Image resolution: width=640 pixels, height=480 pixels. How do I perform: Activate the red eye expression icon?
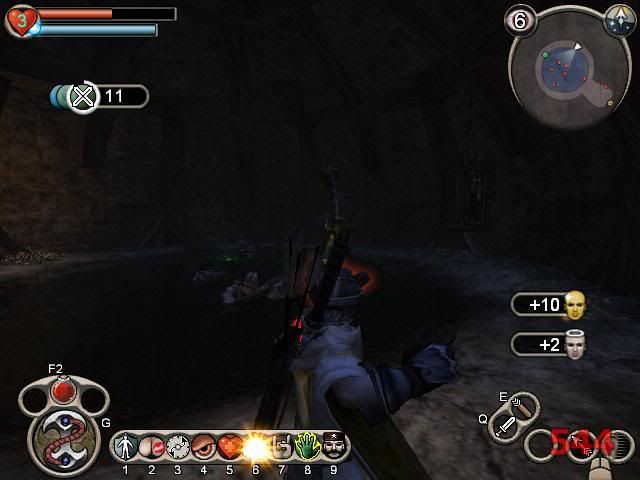(204, 445)
